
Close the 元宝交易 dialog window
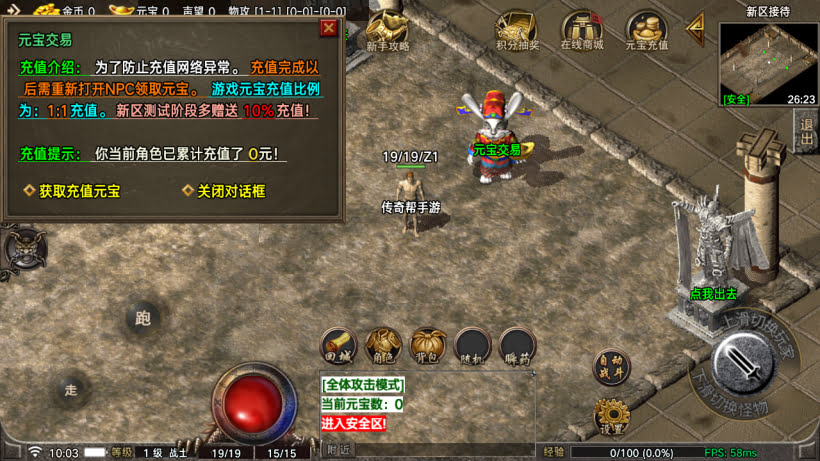pos(328,28)
